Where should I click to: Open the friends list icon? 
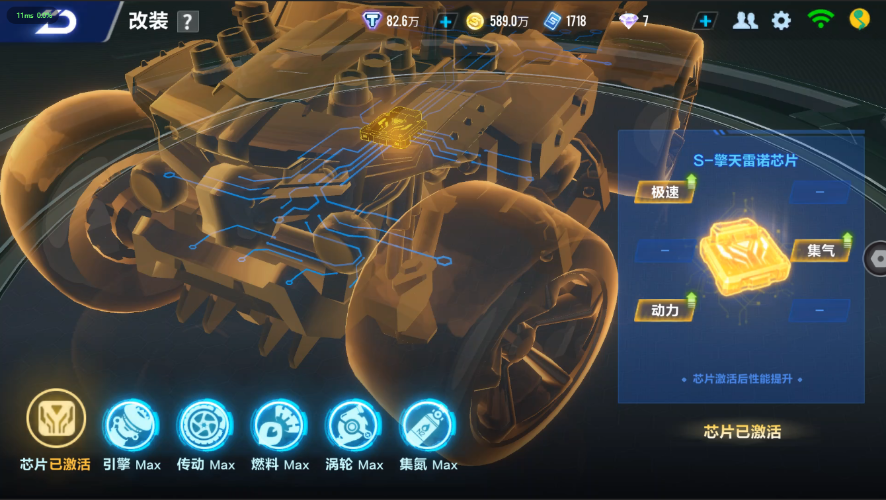(x=745, y=20)
